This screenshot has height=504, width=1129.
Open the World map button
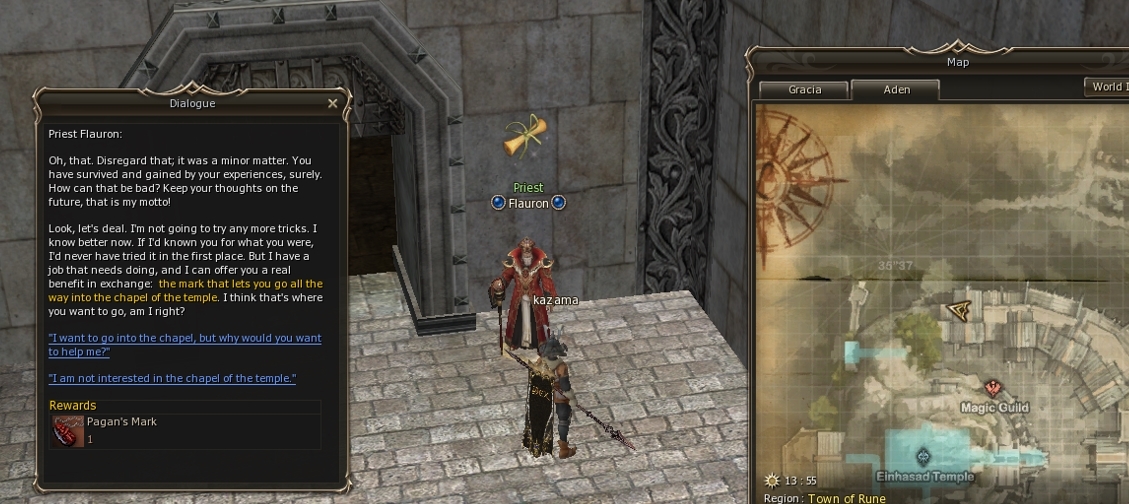tap(1106, 87)
